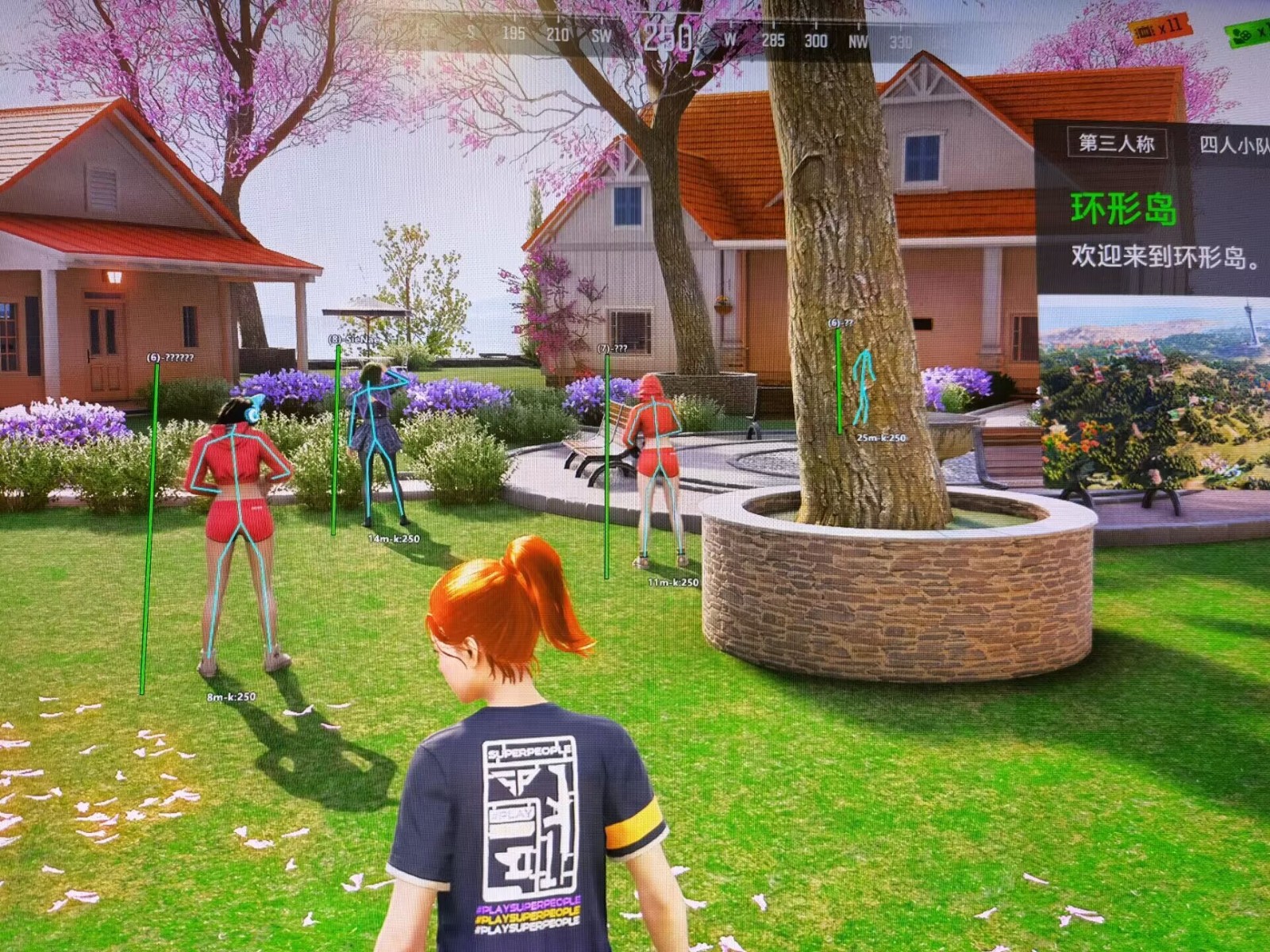Choose the 四人小队 squad mode label
The image size is (1270, 952).
click(1233, 145)
